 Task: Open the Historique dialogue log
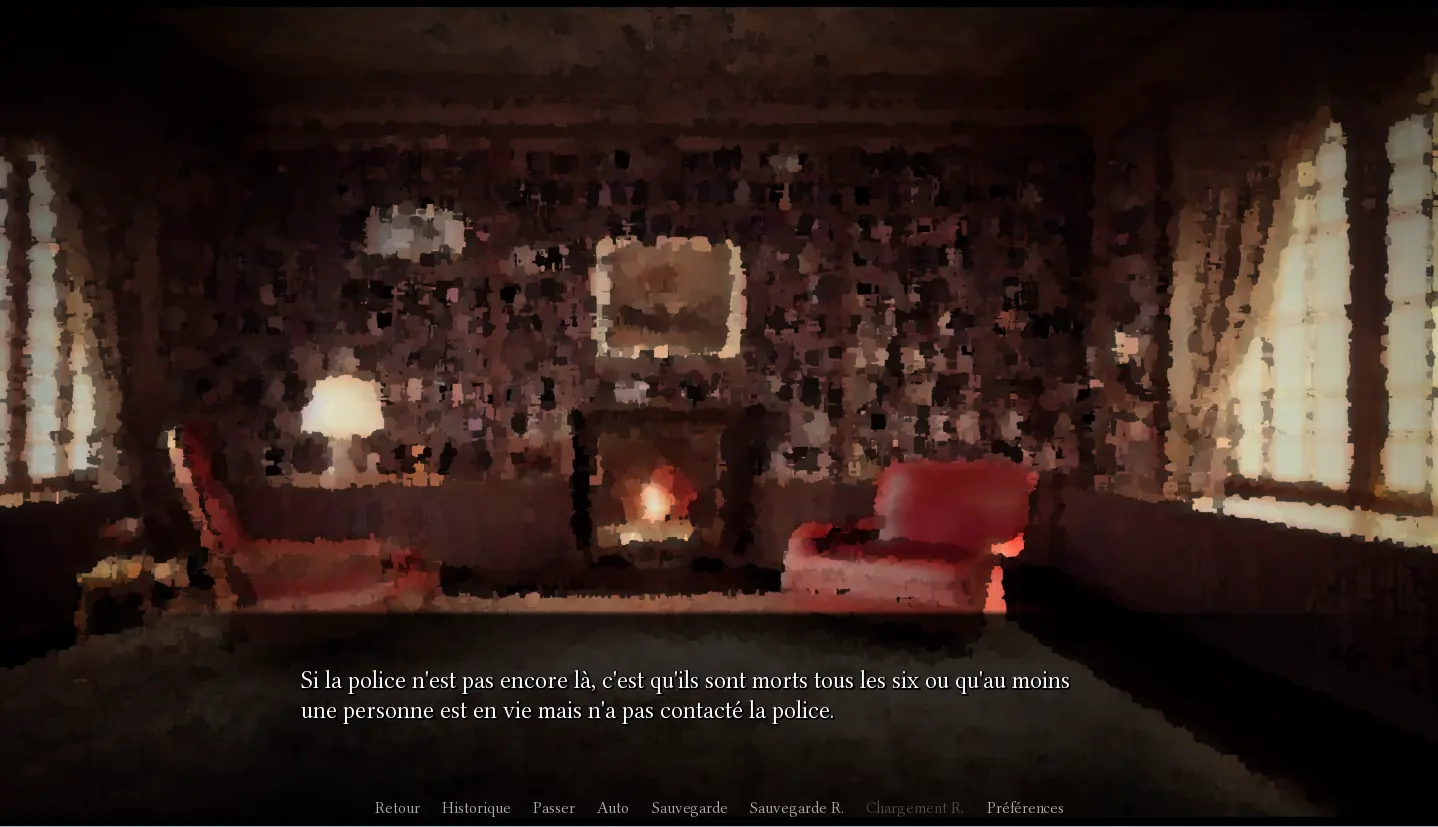(476, 808)
